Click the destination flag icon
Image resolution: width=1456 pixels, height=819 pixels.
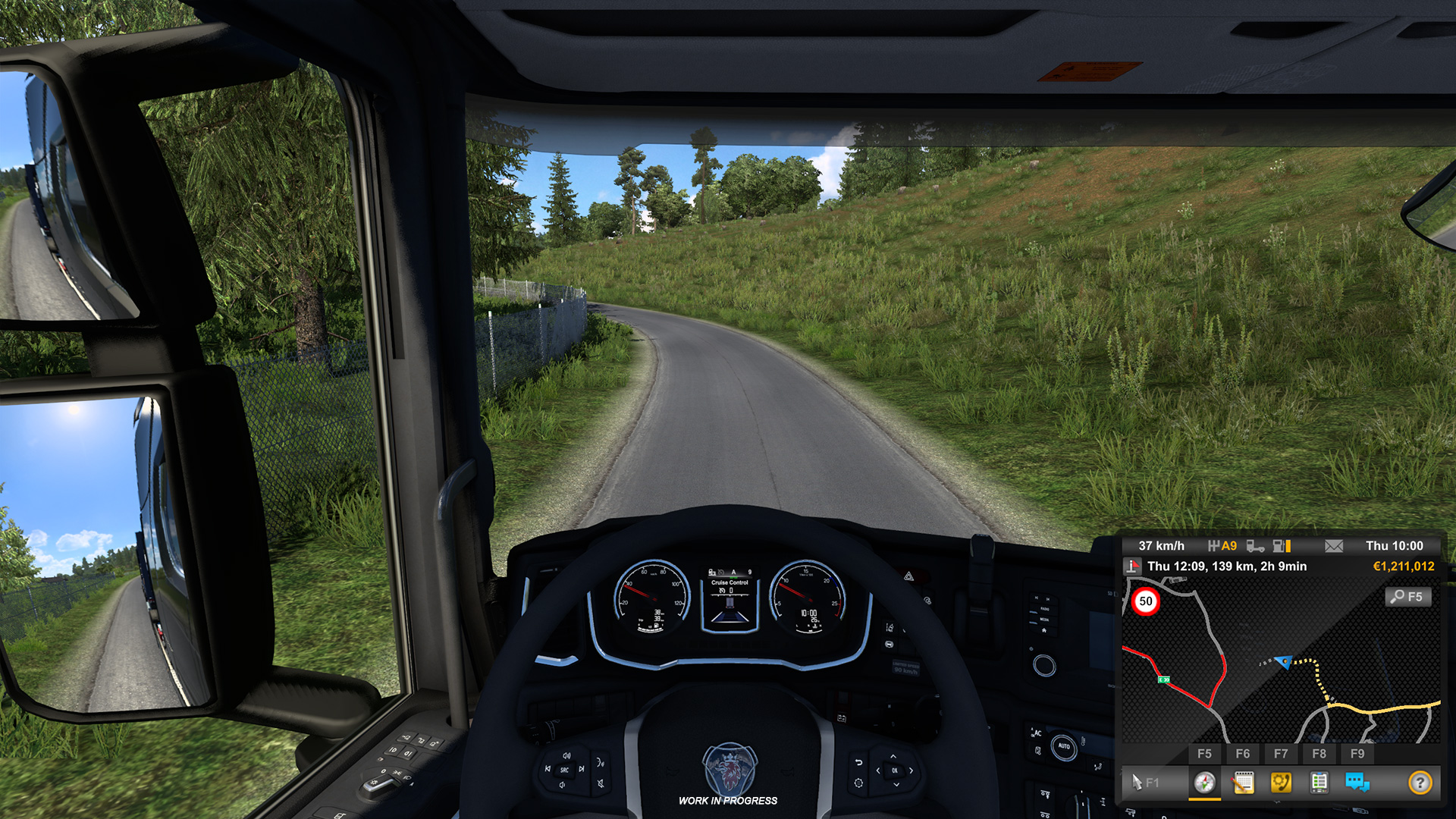click(1132, 566)
